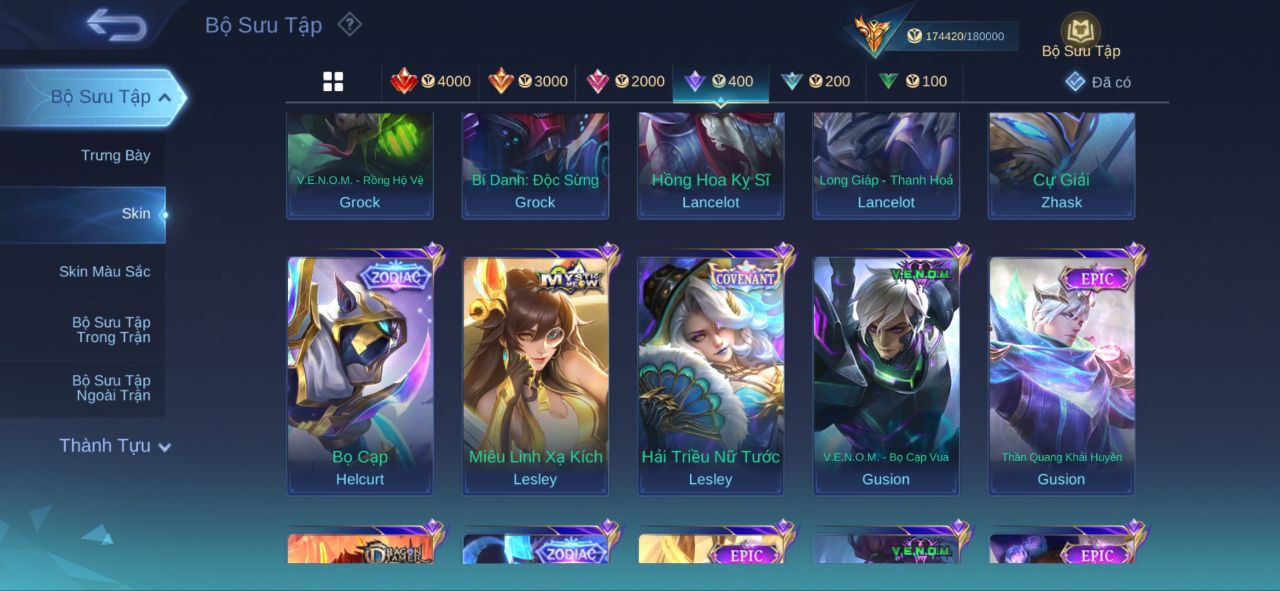Show all skins with the grid tab
The image size is (1280, 591).
pyautogui.click(x=333, y=82)
